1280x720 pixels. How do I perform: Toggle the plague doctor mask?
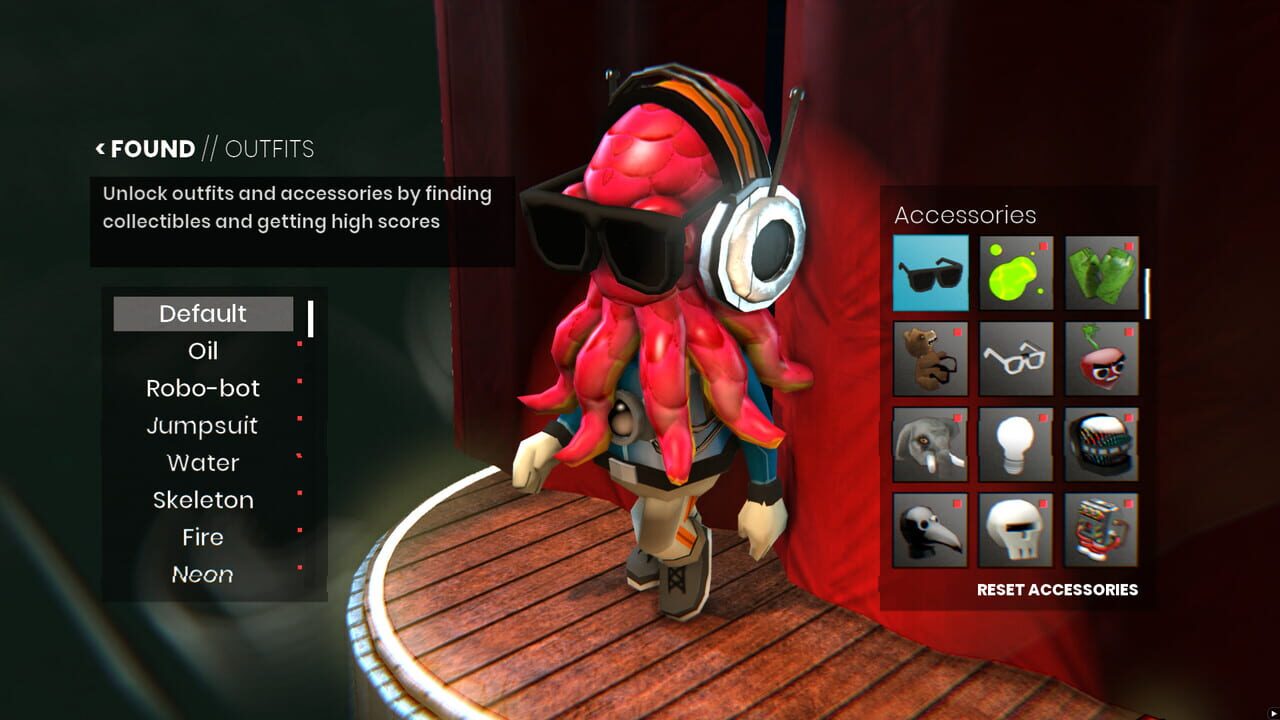929,530
